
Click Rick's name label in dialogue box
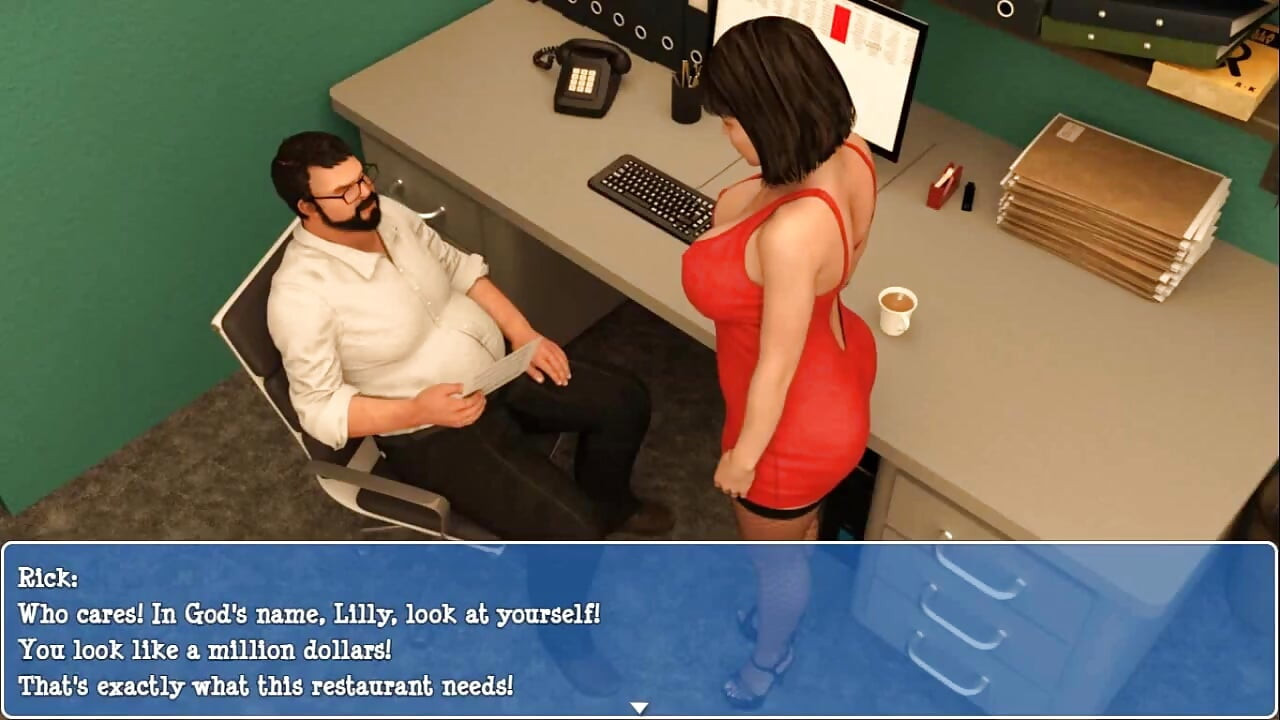pyautogui.click(x=46, y=578)
